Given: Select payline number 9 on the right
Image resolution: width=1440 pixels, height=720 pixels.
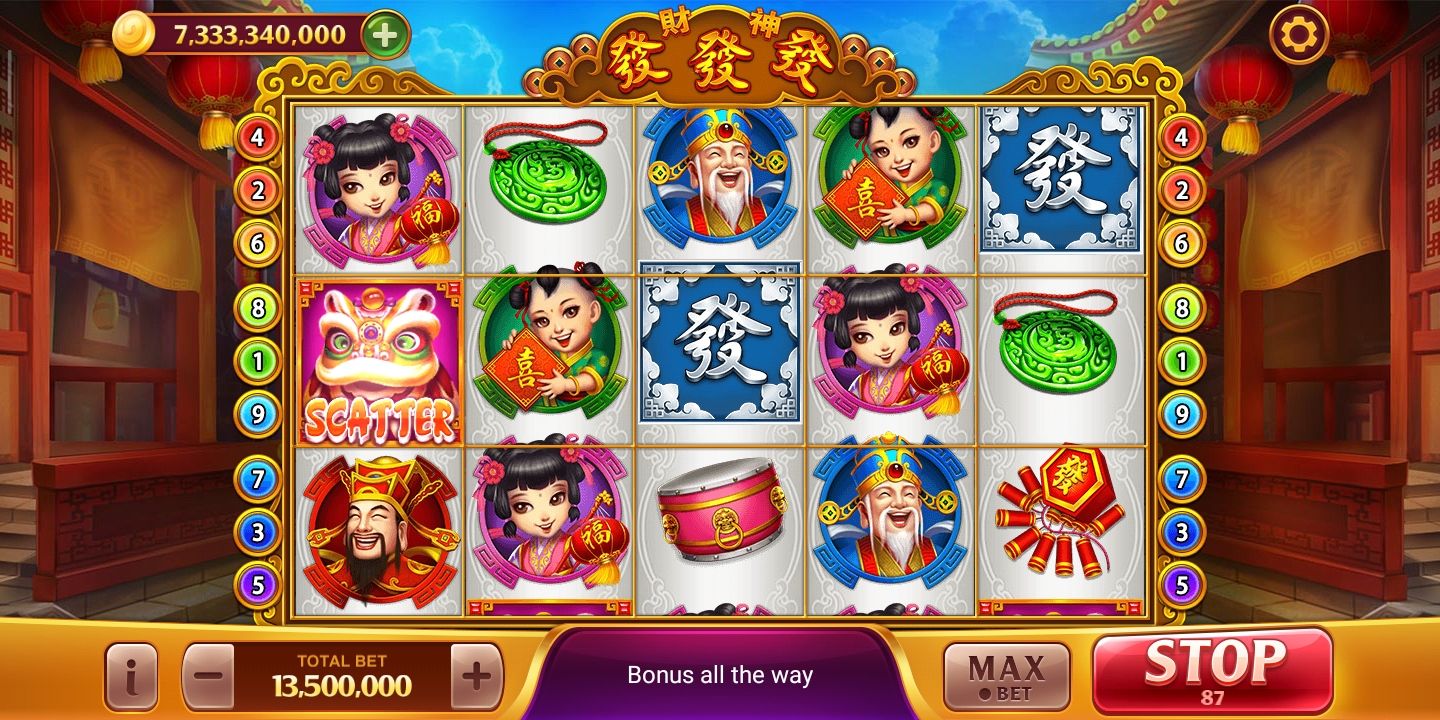Looking at the screenshot, I should click(1185, 411).
